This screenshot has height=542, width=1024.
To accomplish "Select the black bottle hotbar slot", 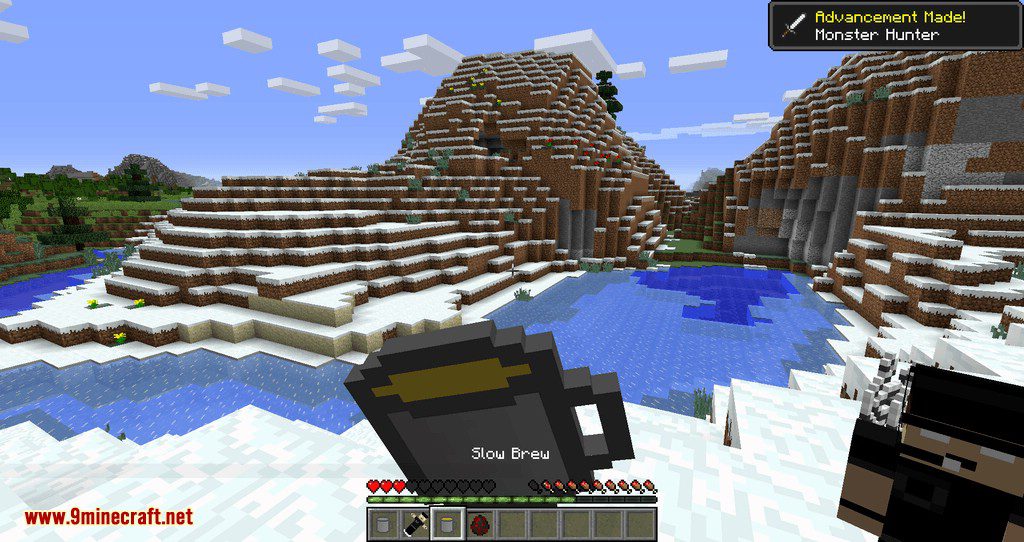I will point(414,523).
